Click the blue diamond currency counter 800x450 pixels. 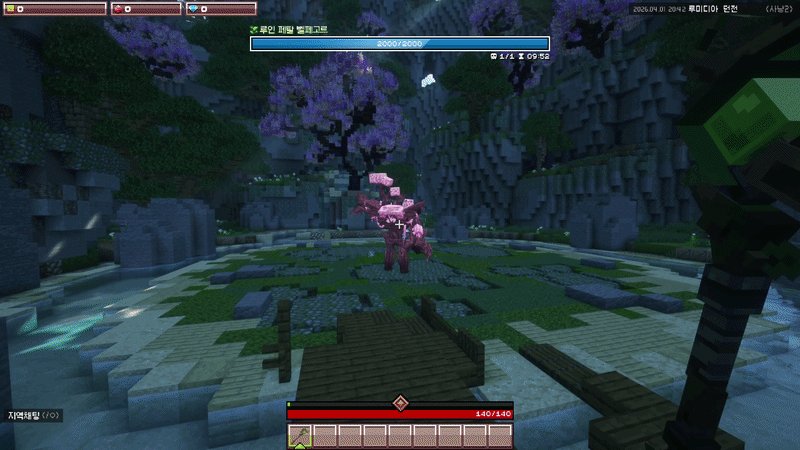coord(221,9)
